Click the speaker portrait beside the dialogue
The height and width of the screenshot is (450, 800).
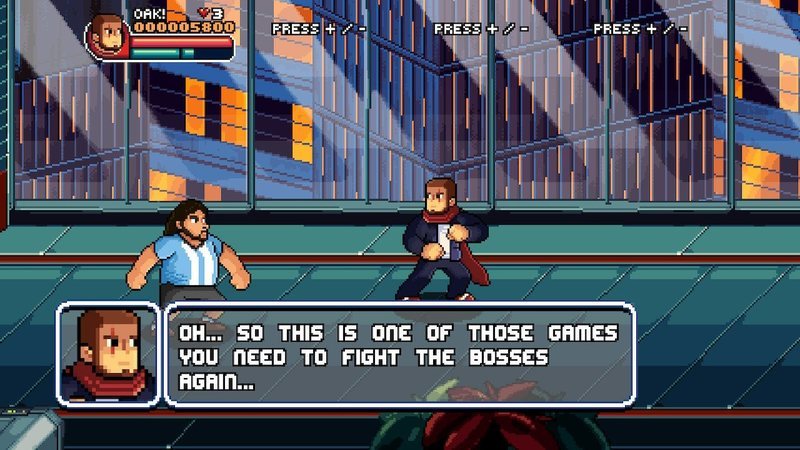tap(108, 355)
